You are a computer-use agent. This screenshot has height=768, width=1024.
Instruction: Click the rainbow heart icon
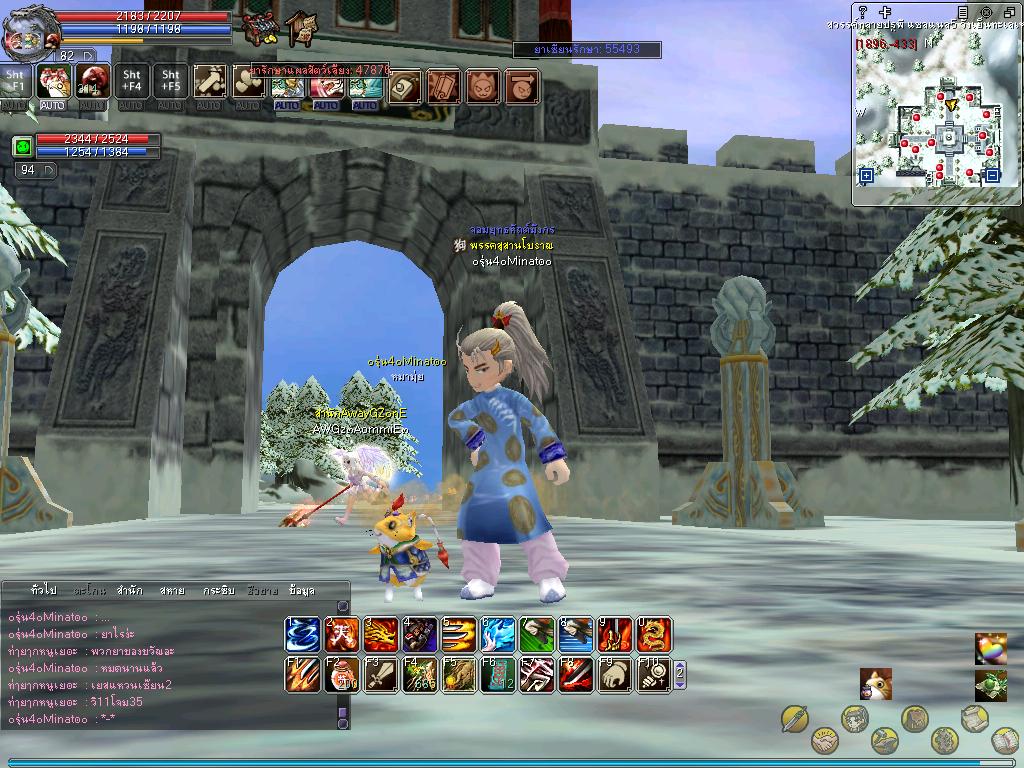990,648
